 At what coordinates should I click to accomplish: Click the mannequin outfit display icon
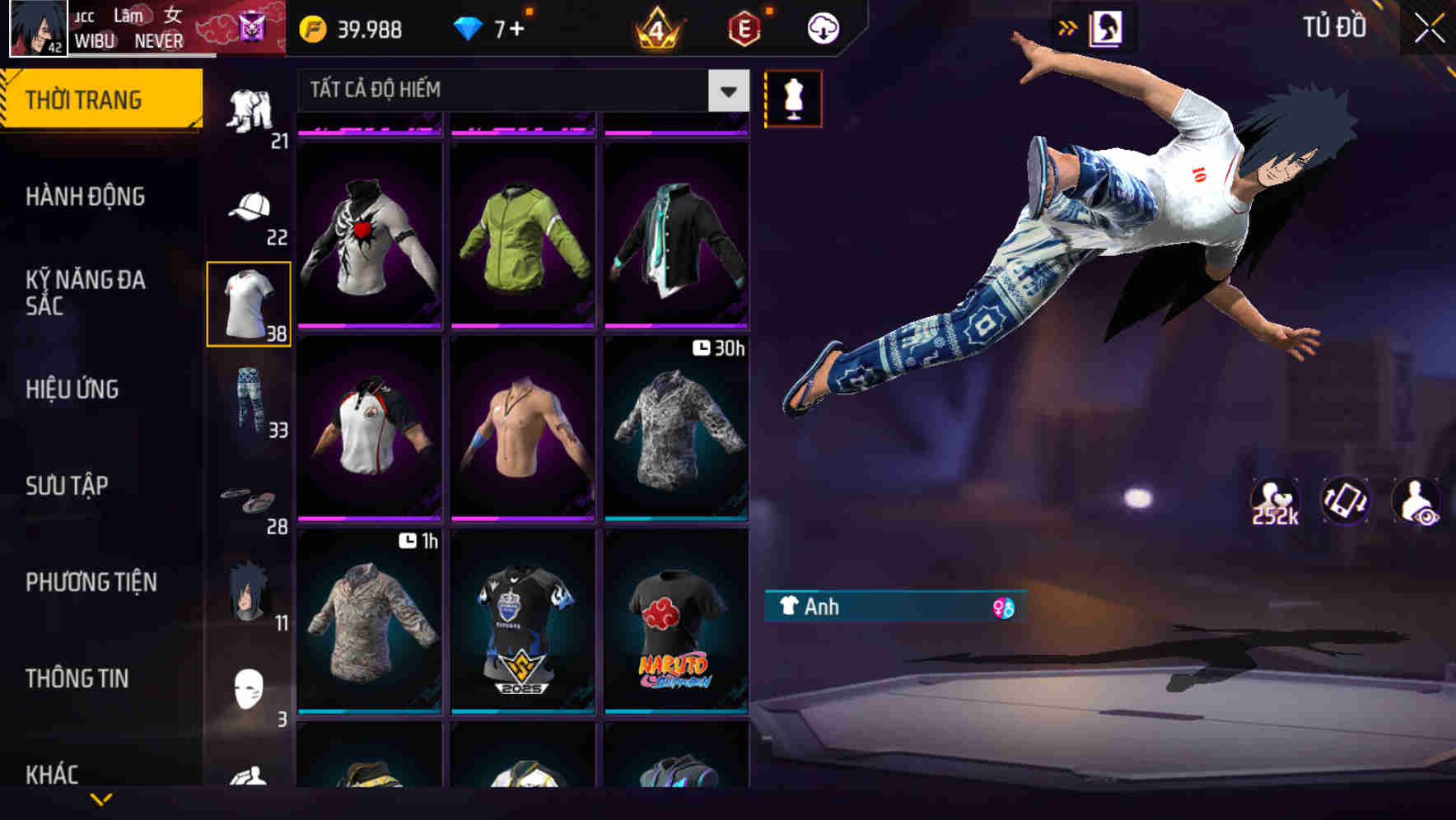(x=793, y=98)
